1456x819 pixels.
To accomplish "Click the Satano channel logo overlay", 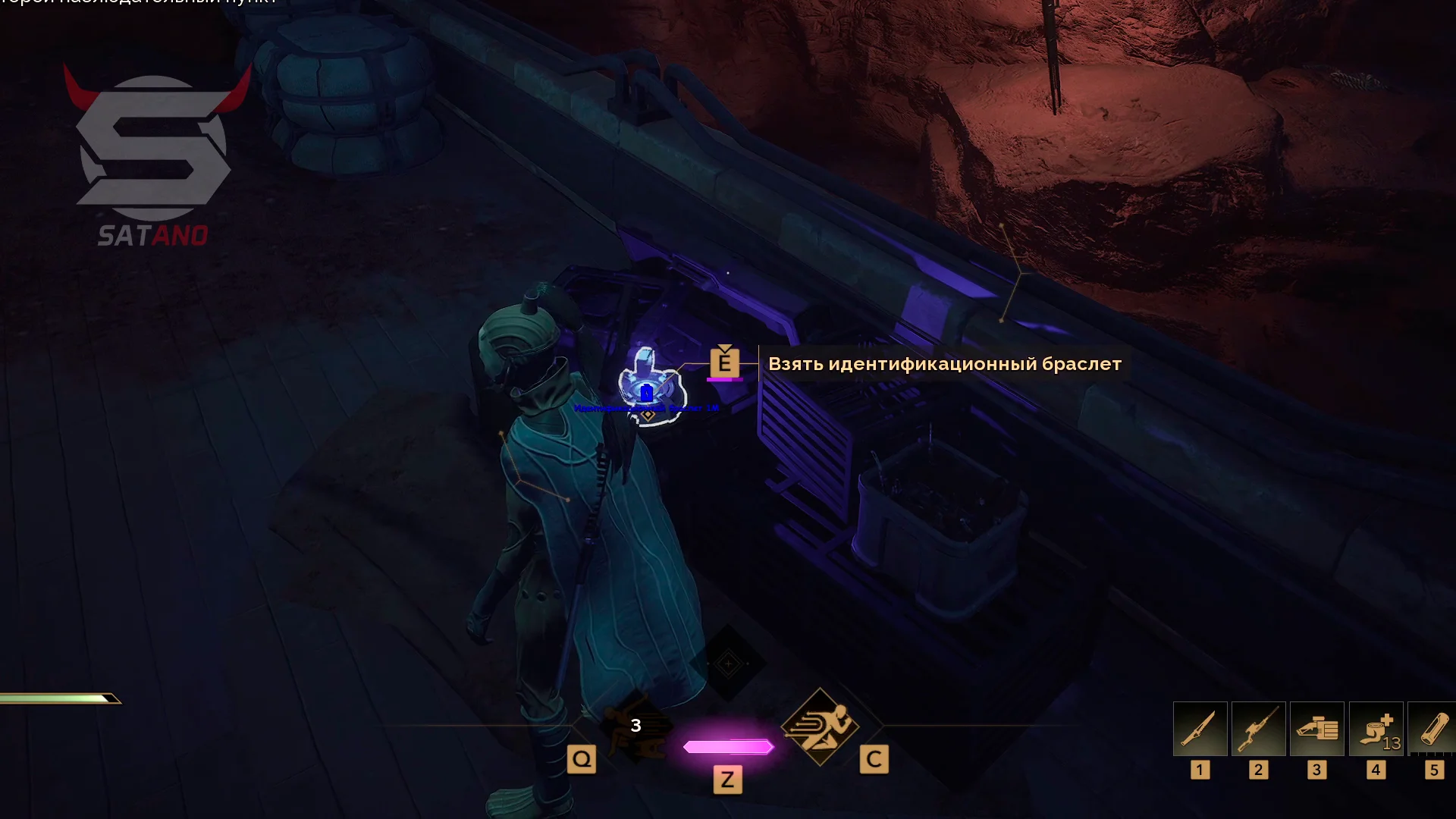I will [155, 156].
